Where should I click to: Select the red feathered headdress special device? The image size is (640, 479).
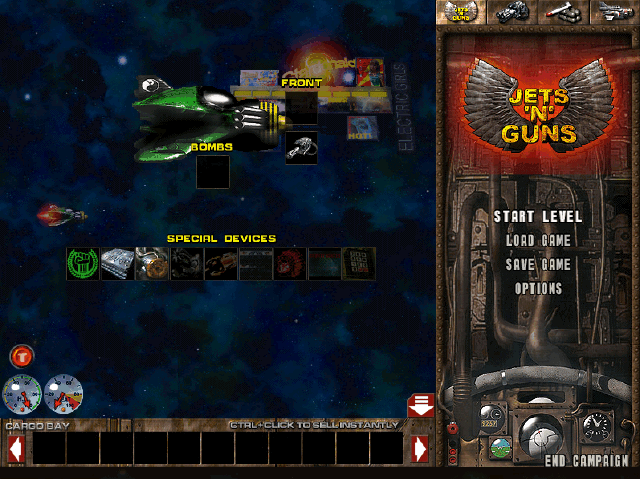pyautogui.click(x=289, y=264)
